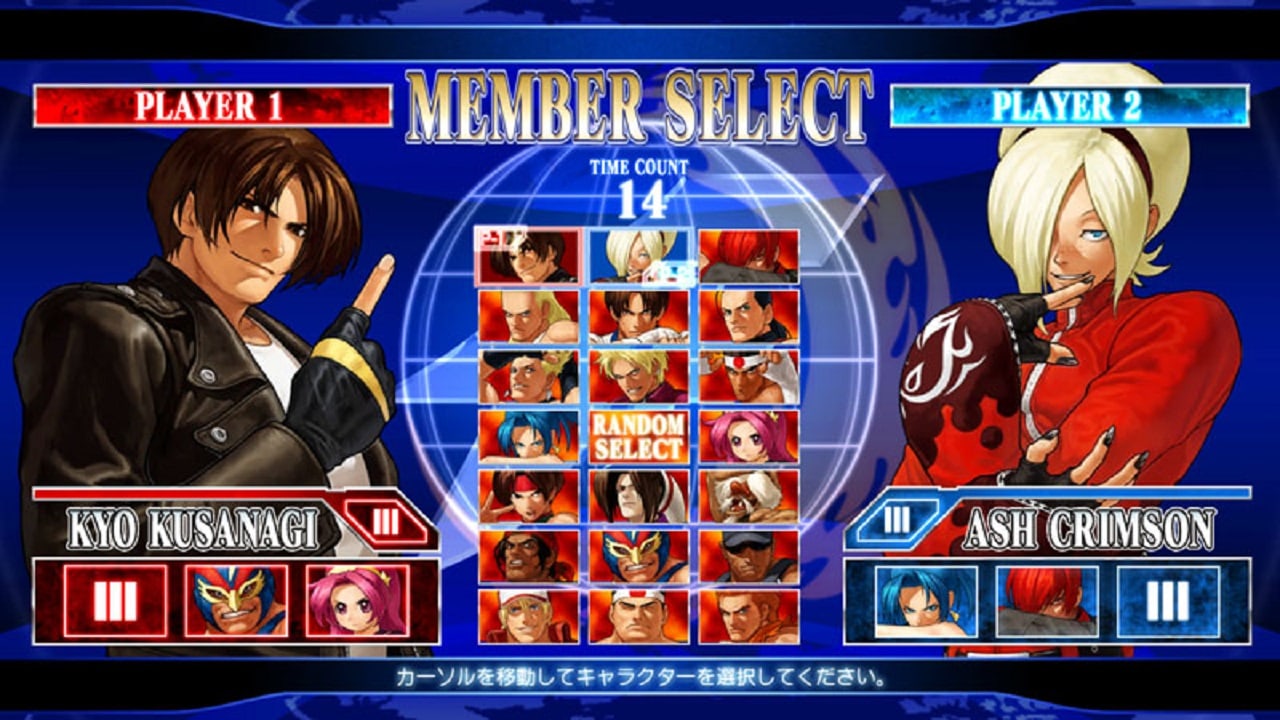Select Terry Bogard's portrait

[x=528, y=616]
